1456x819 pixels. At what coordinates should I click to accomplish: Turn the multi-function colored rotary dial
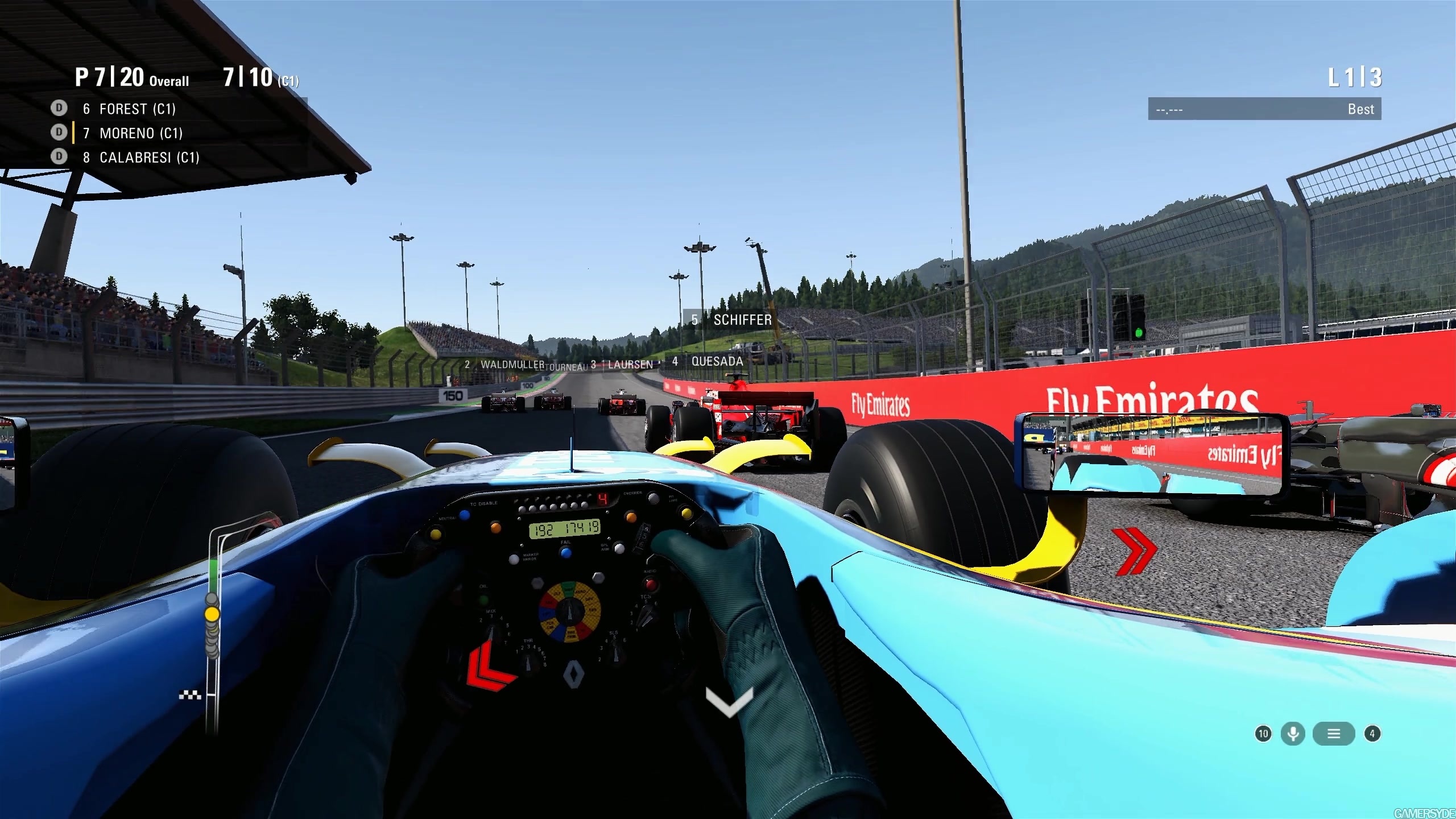570,613
